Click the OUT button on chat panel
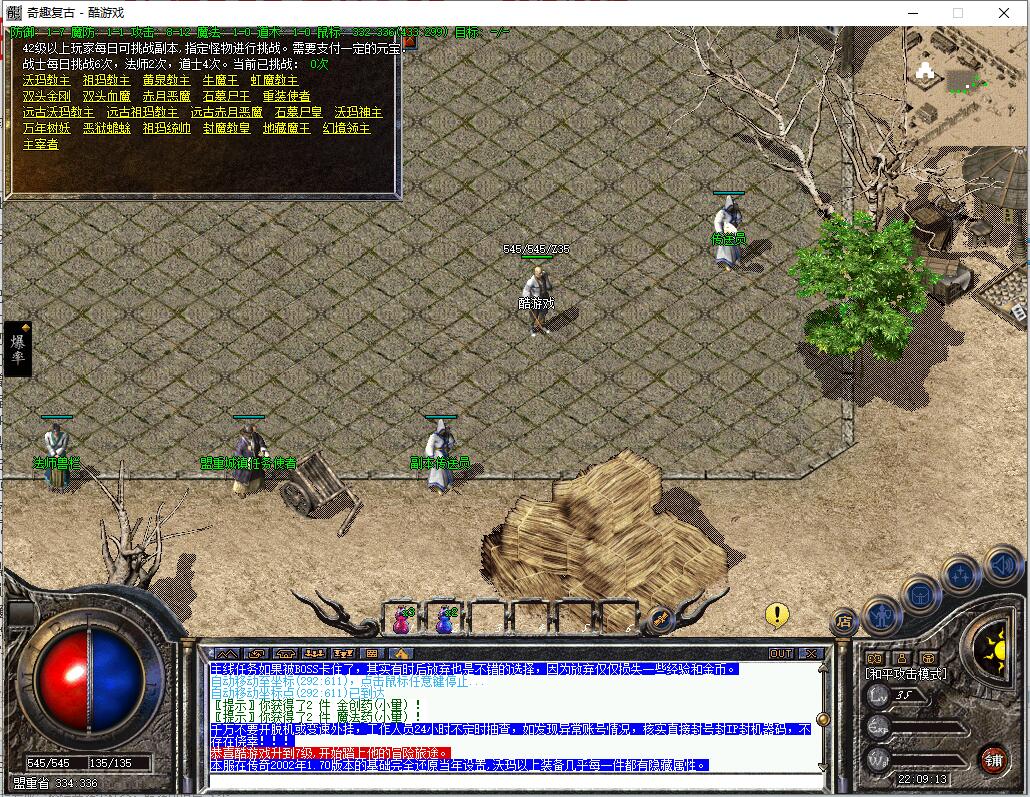The width and height of the screenshot is (1030, 797). click(781, 654)
